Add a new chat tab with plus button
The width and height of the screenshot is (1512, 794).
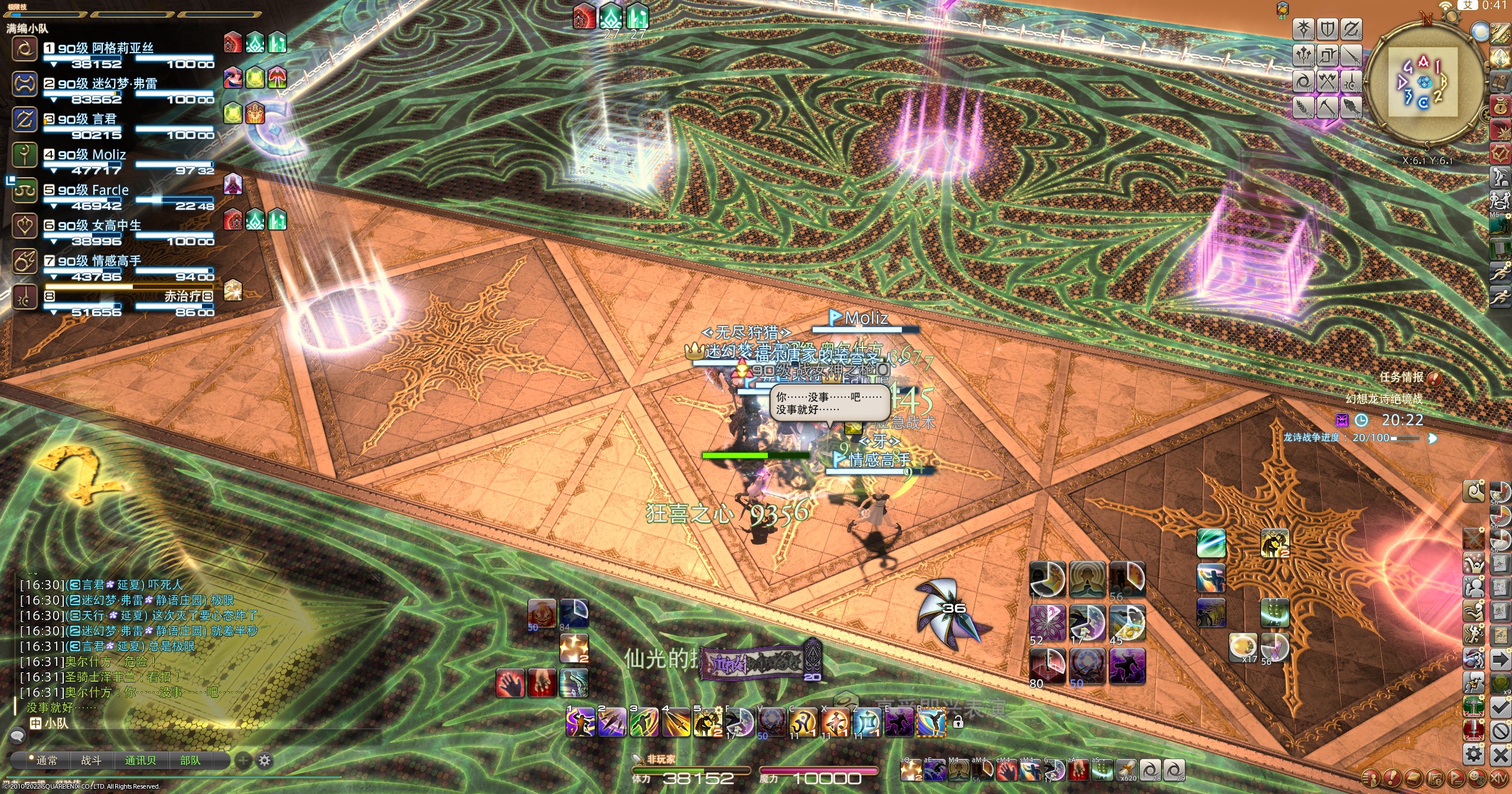tap(243, 760)
